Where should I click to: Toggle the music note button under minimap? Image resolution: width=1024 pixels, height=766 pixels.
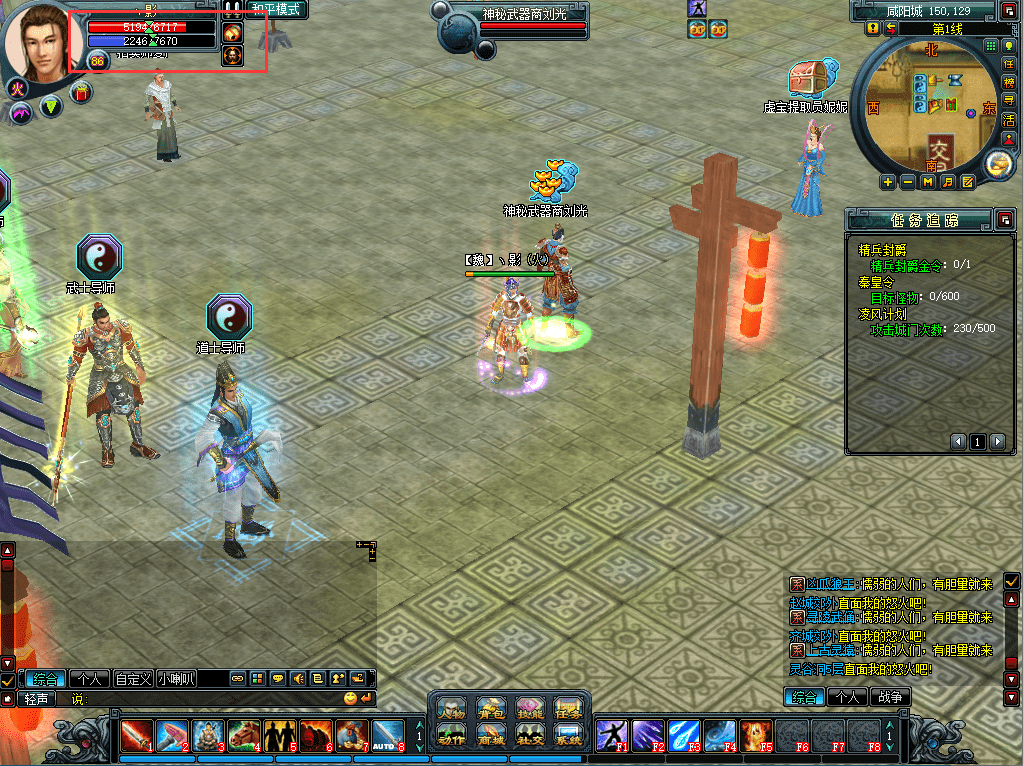[947, 182]
